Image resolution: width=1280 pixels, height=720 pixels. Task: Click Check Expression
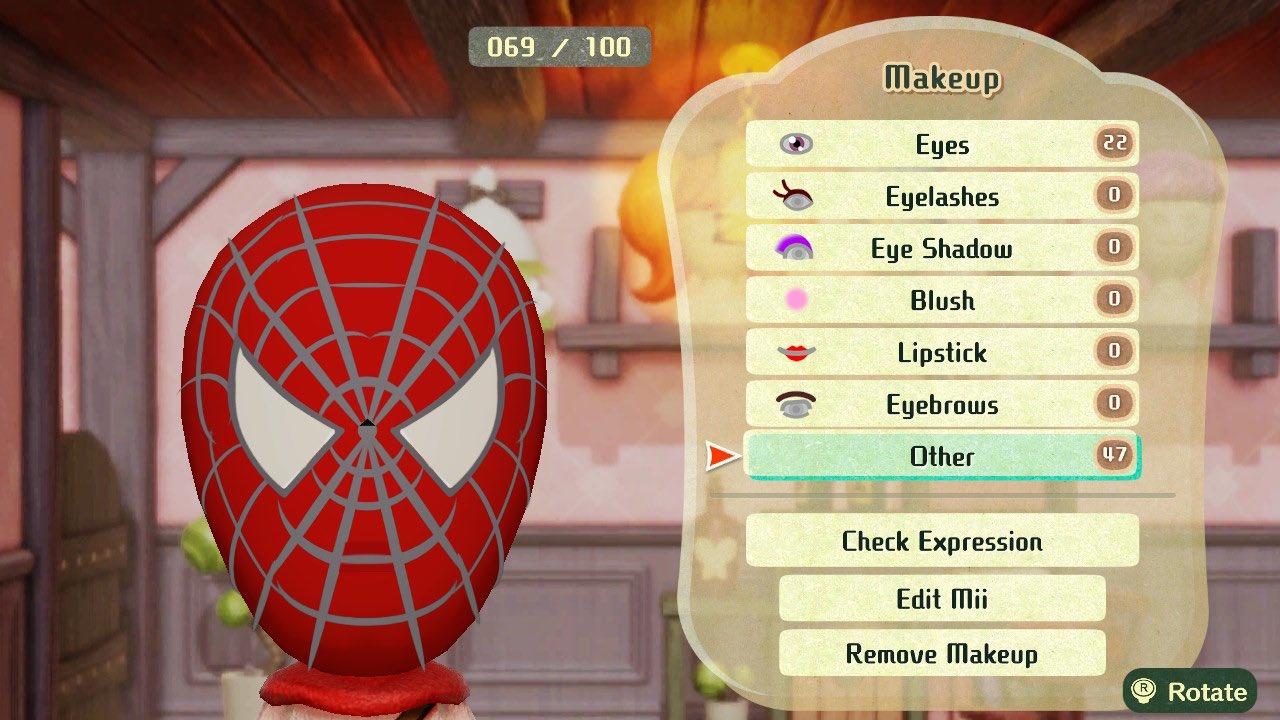coord(940,541)
